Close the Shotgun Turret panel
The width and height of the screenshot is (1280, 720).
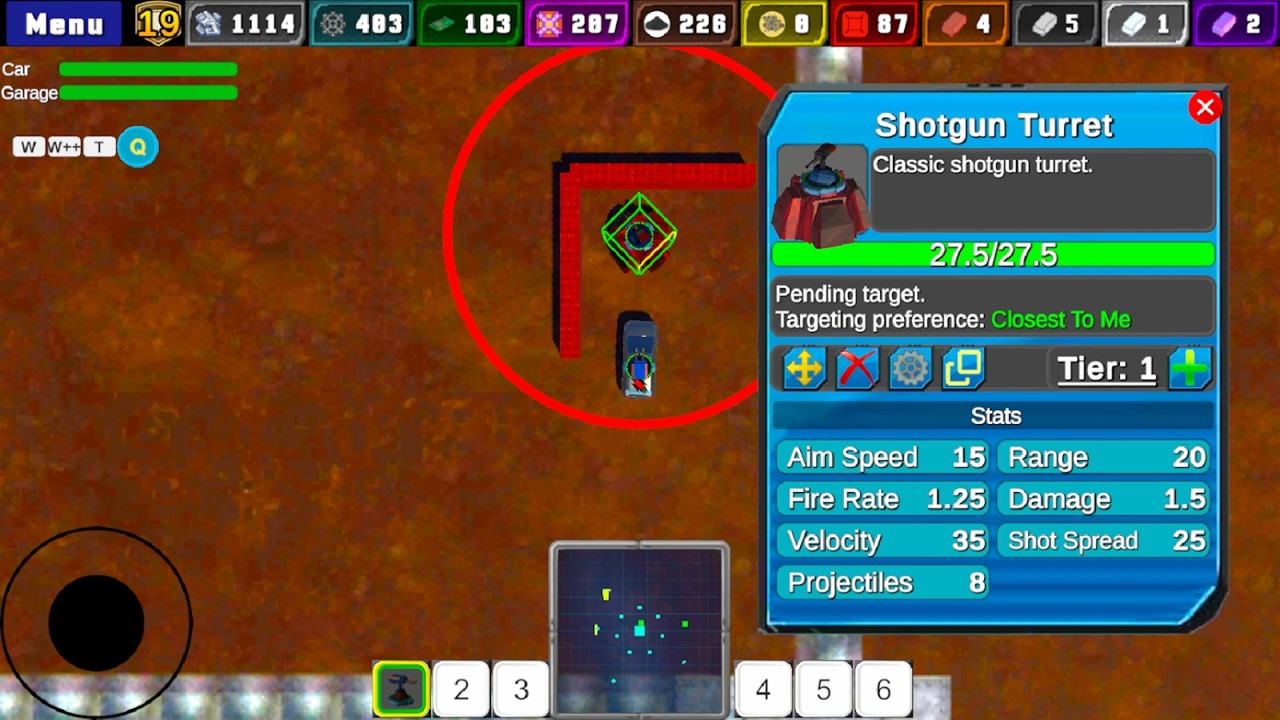click(x=1205, y=108)
